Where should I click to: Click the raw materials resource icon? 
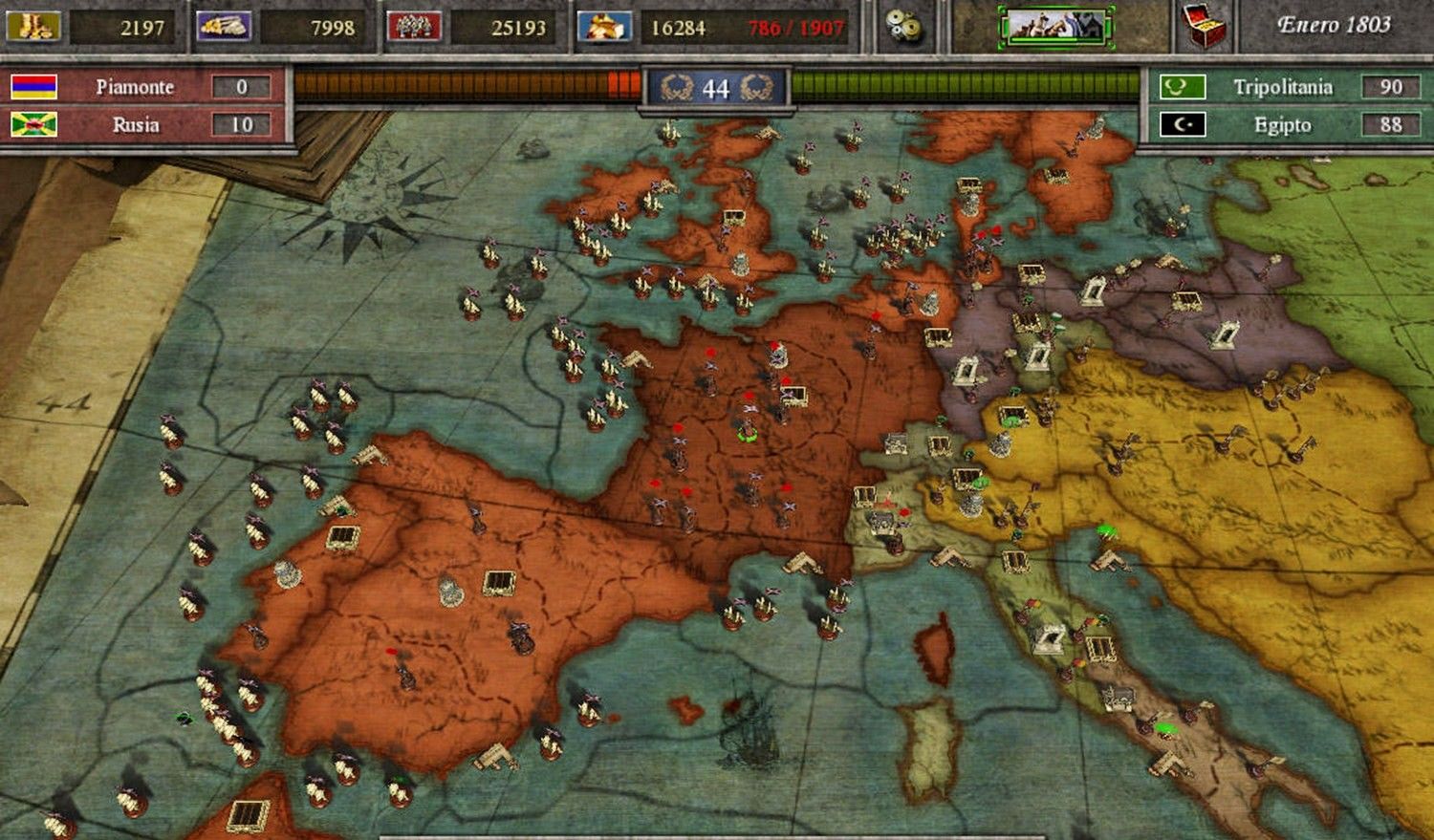coord(224,26)
